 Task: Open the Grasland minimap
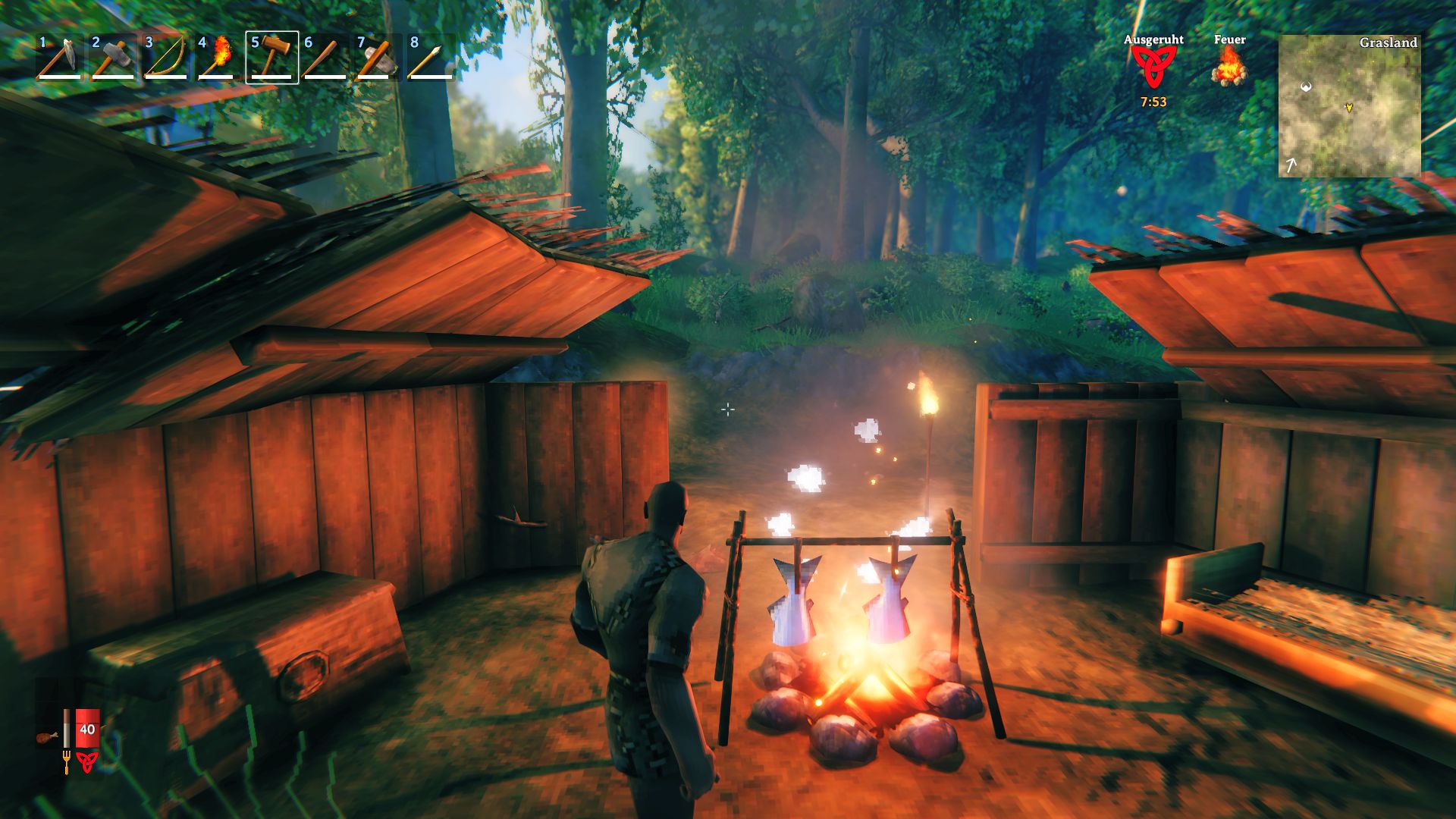pos(1349,105)
